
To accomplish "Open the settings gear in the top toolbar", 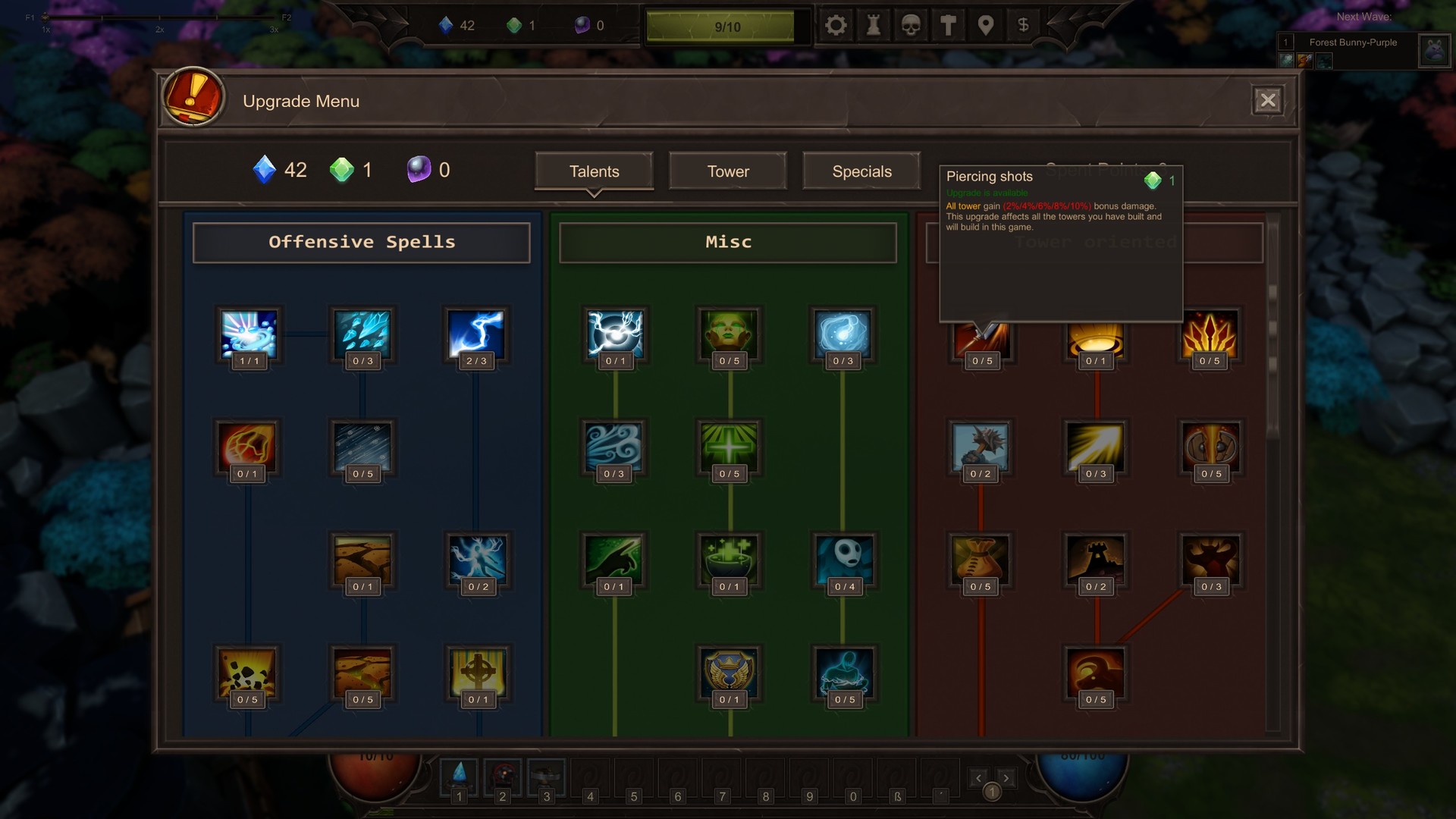I will click(x=836, y=25).
